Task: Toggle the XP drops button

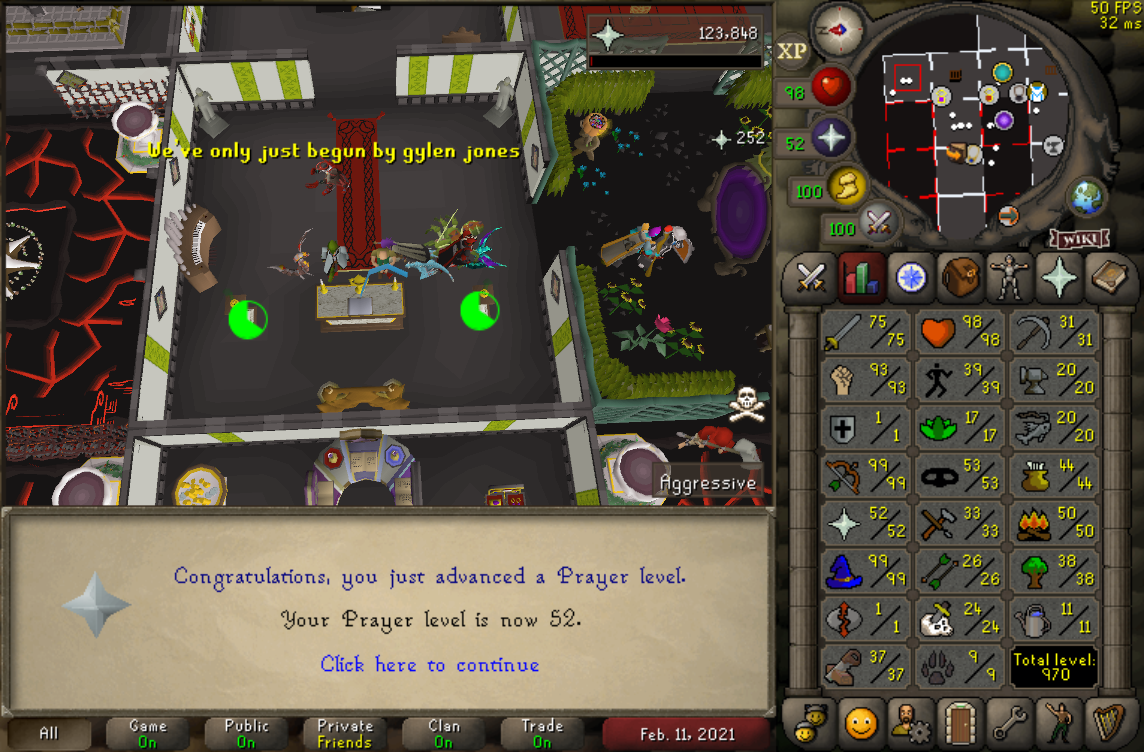Action: [791, 52]
